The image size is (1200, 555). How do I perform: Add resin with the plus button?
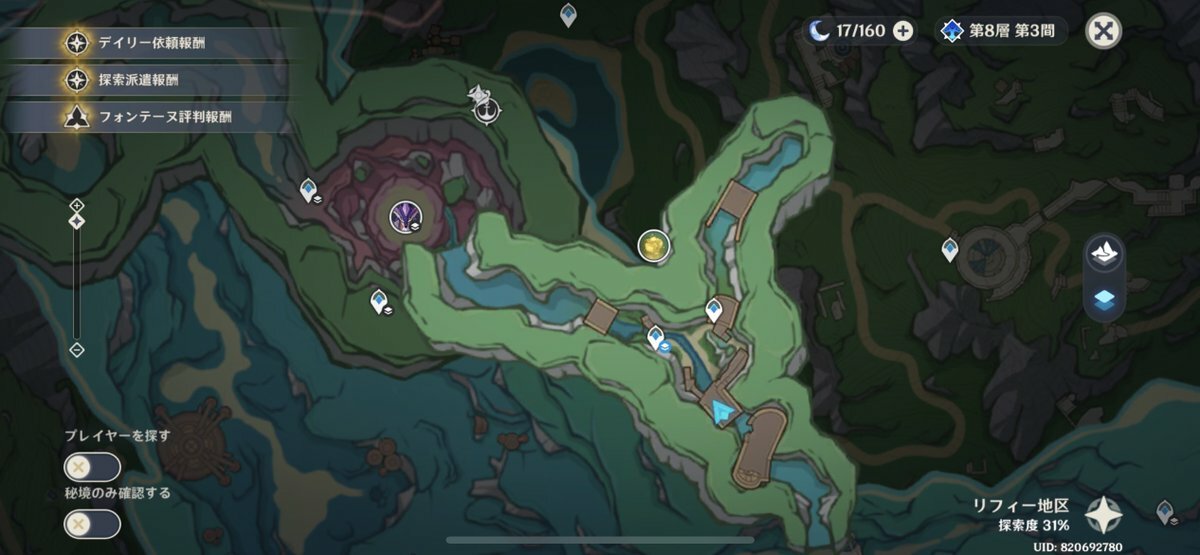(902, 30)
